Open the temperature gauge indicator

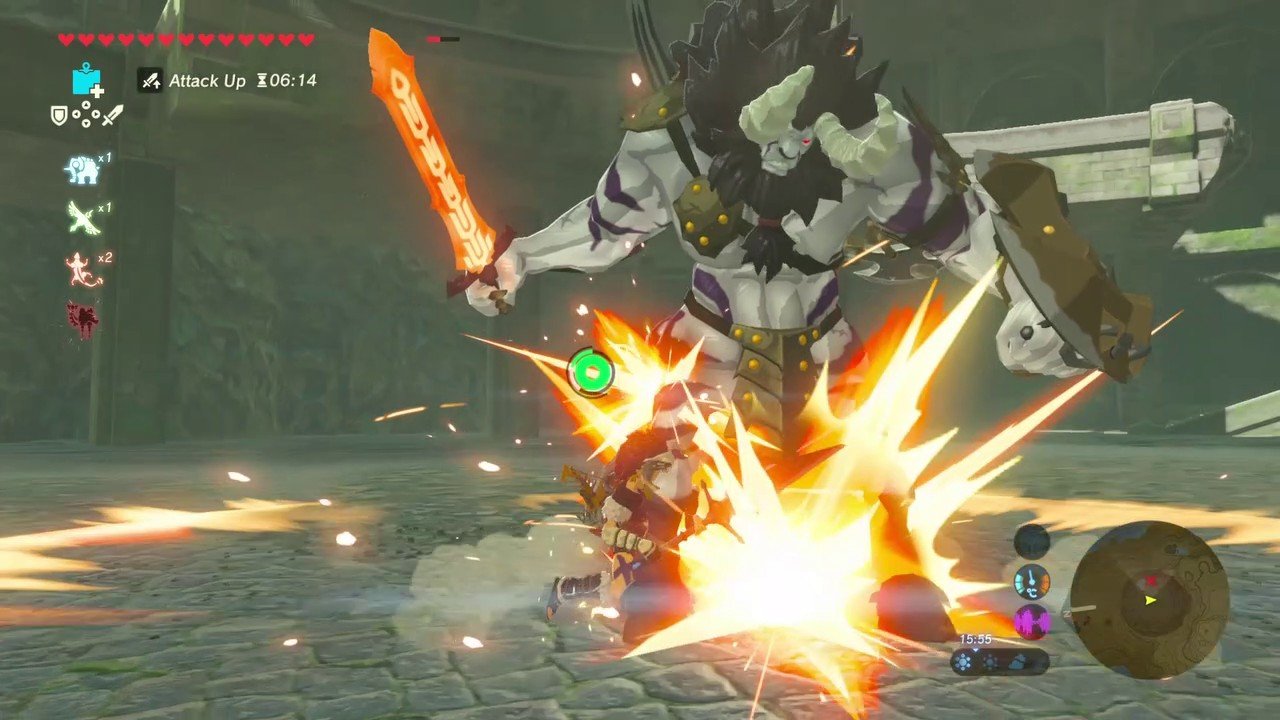pyautogui.click(x=1031, y=582)
